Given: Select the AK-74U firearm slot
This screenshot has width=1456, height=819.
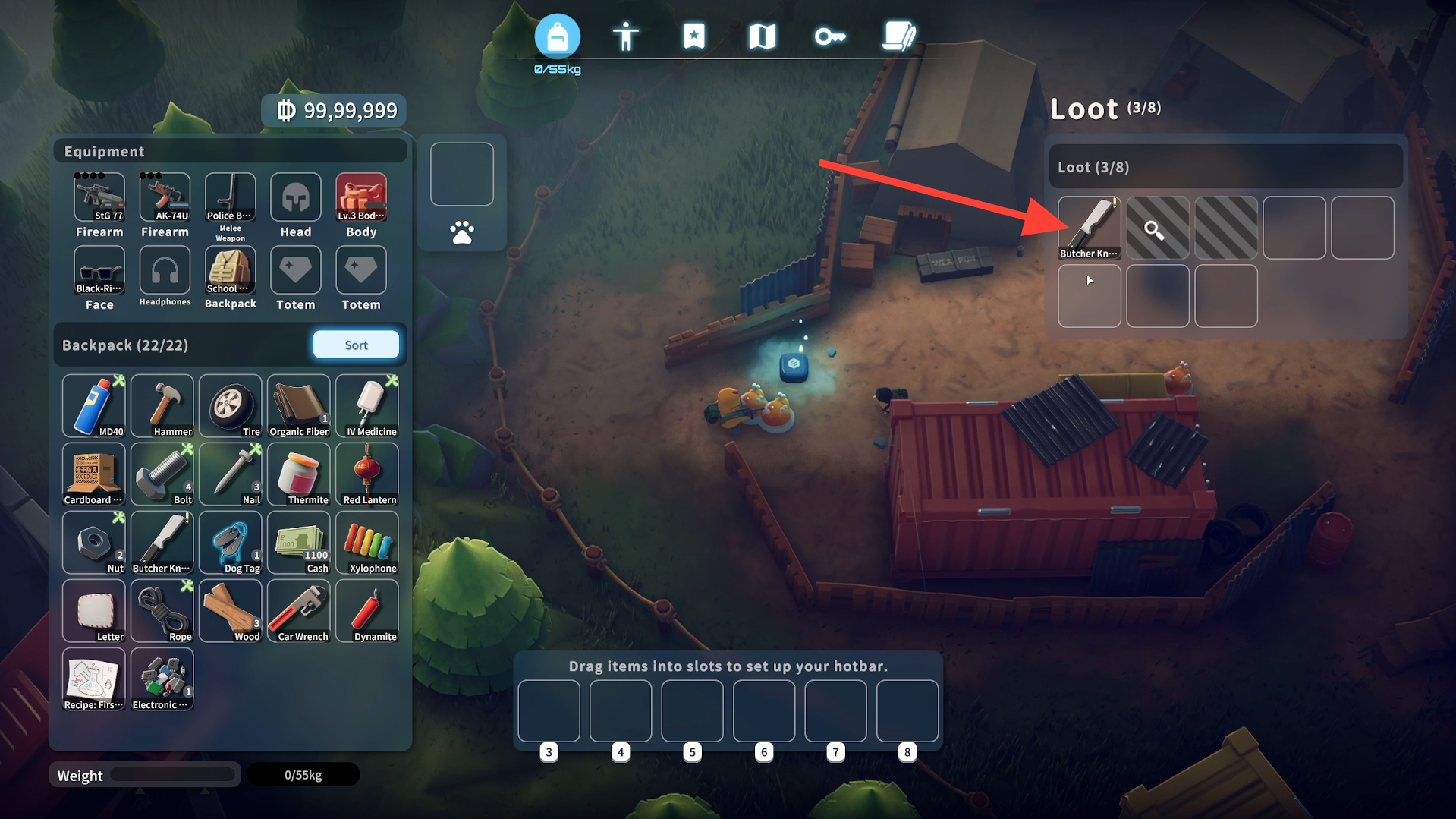Looking at the screenshot, I should [x=165, y=197].
